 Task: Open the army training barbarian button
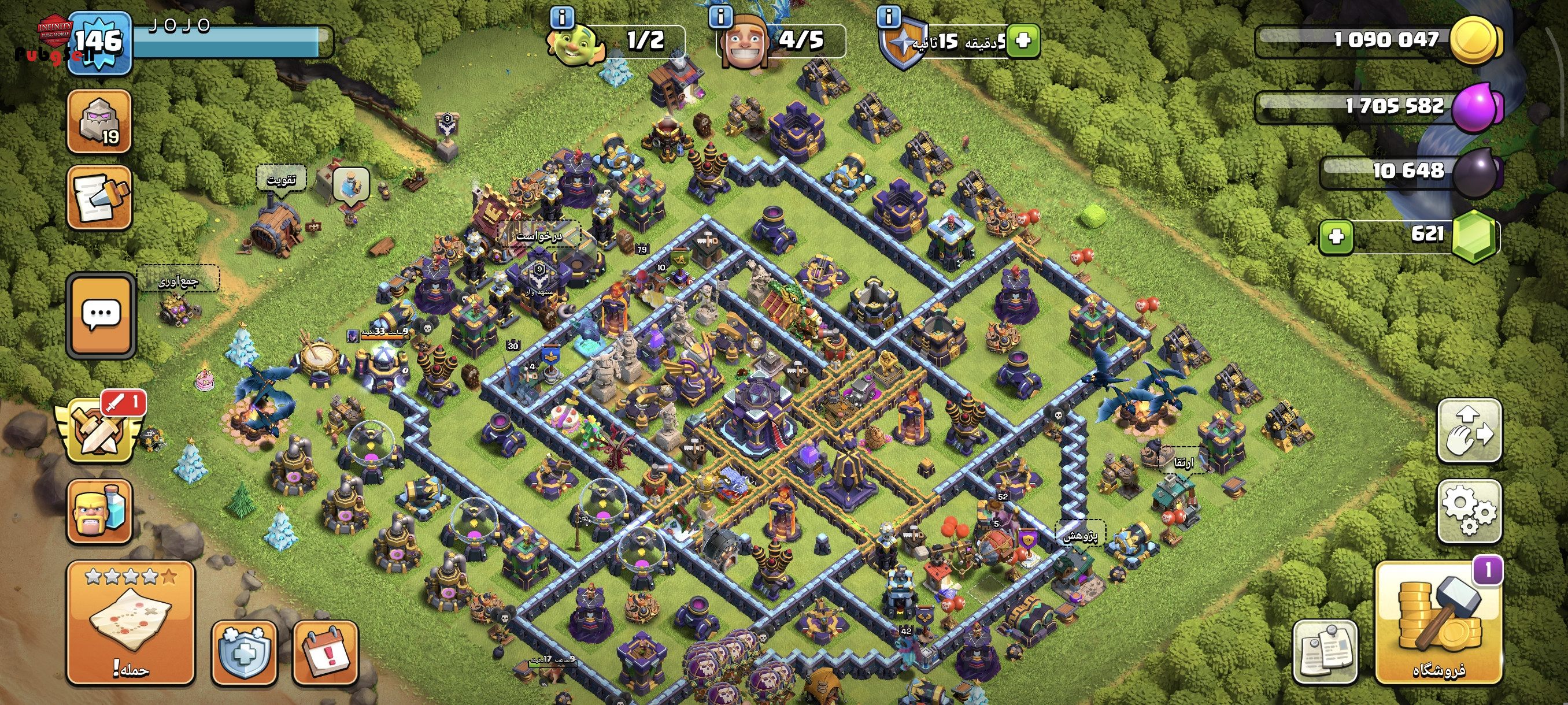[99, 510]
